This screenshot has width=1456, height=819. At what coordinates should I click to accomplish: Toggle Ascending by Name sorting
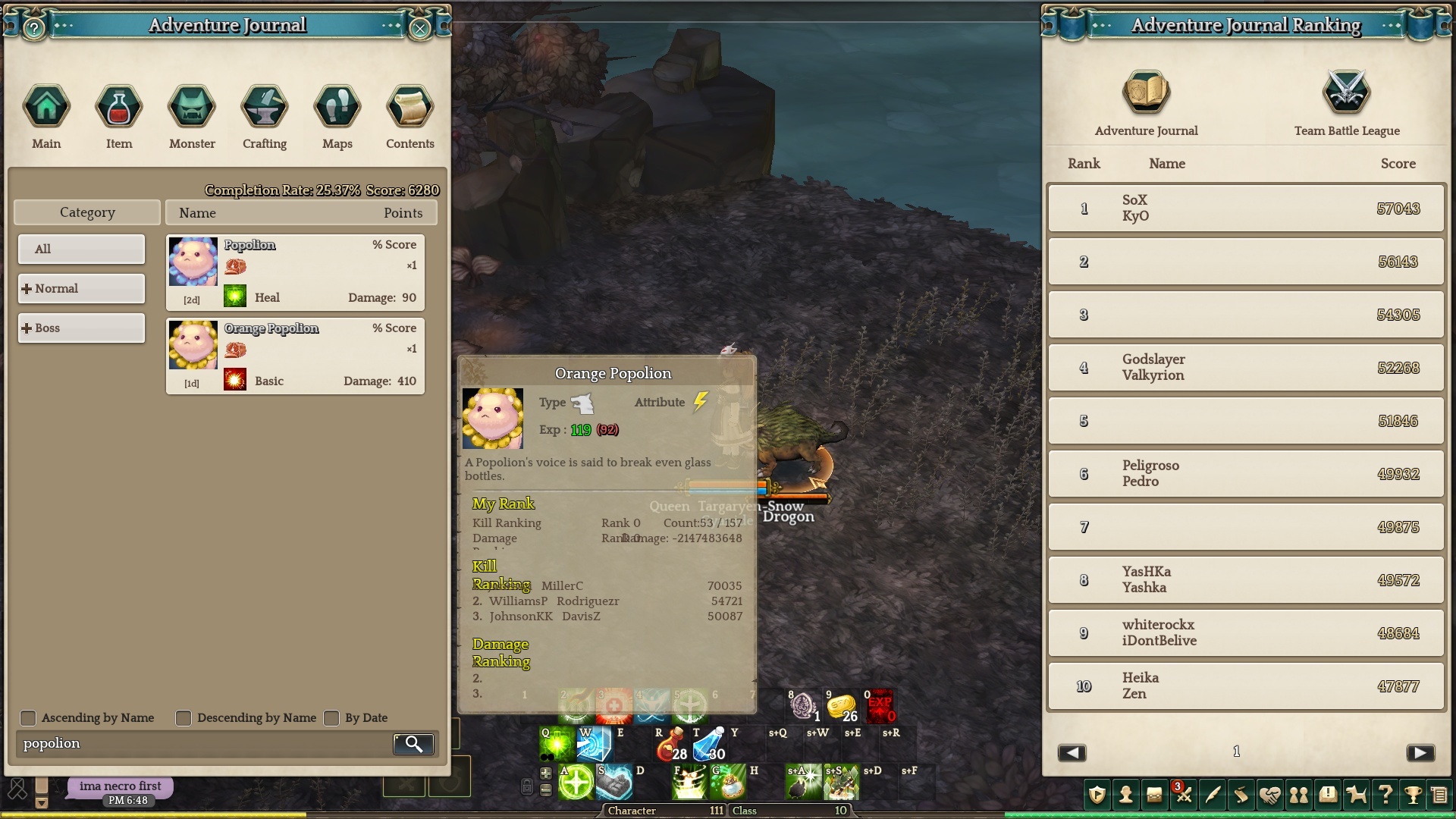tap(28, 718)
